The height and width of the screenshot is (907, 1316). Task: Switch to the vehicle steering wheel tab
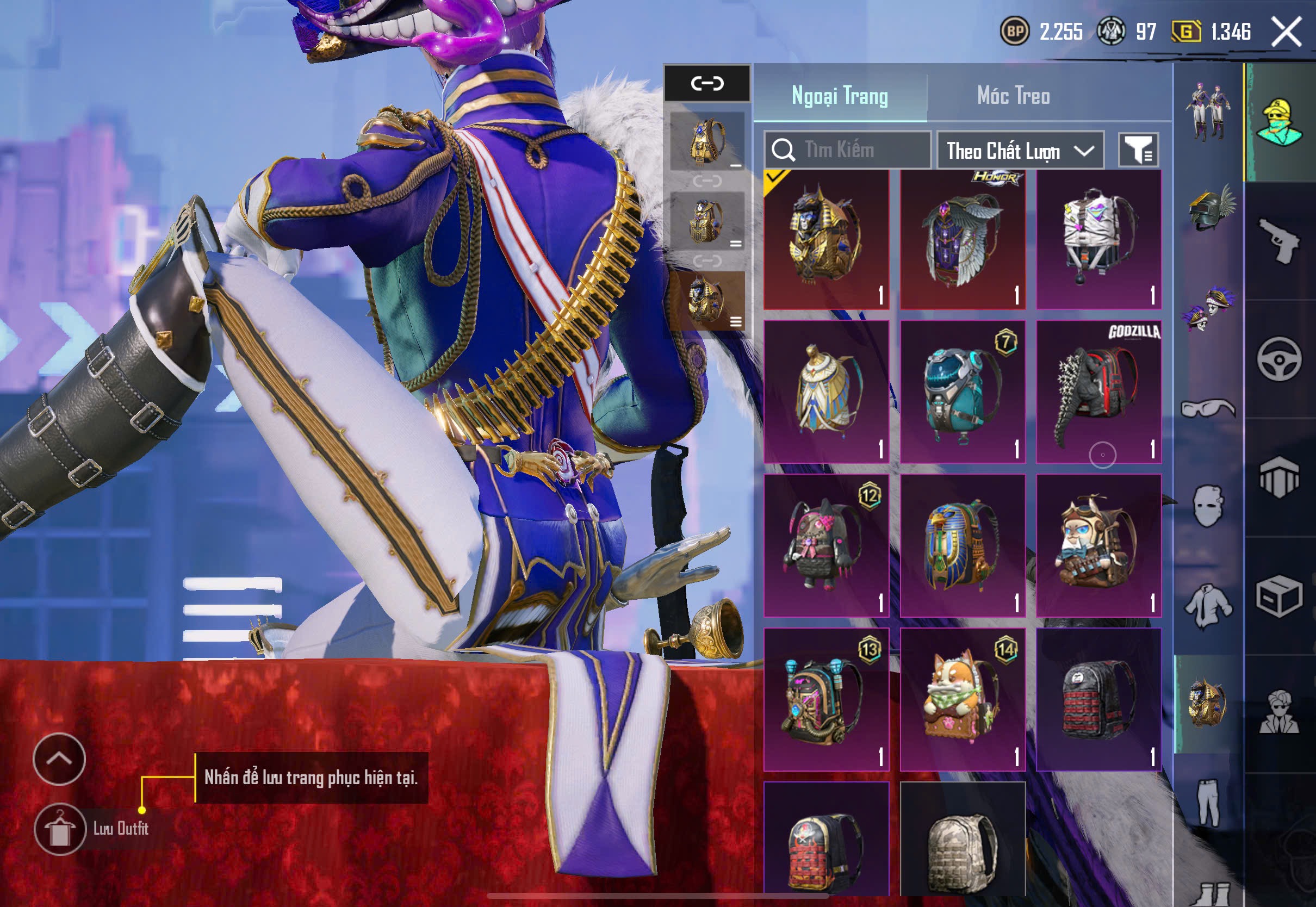(x=1279, y=359)
